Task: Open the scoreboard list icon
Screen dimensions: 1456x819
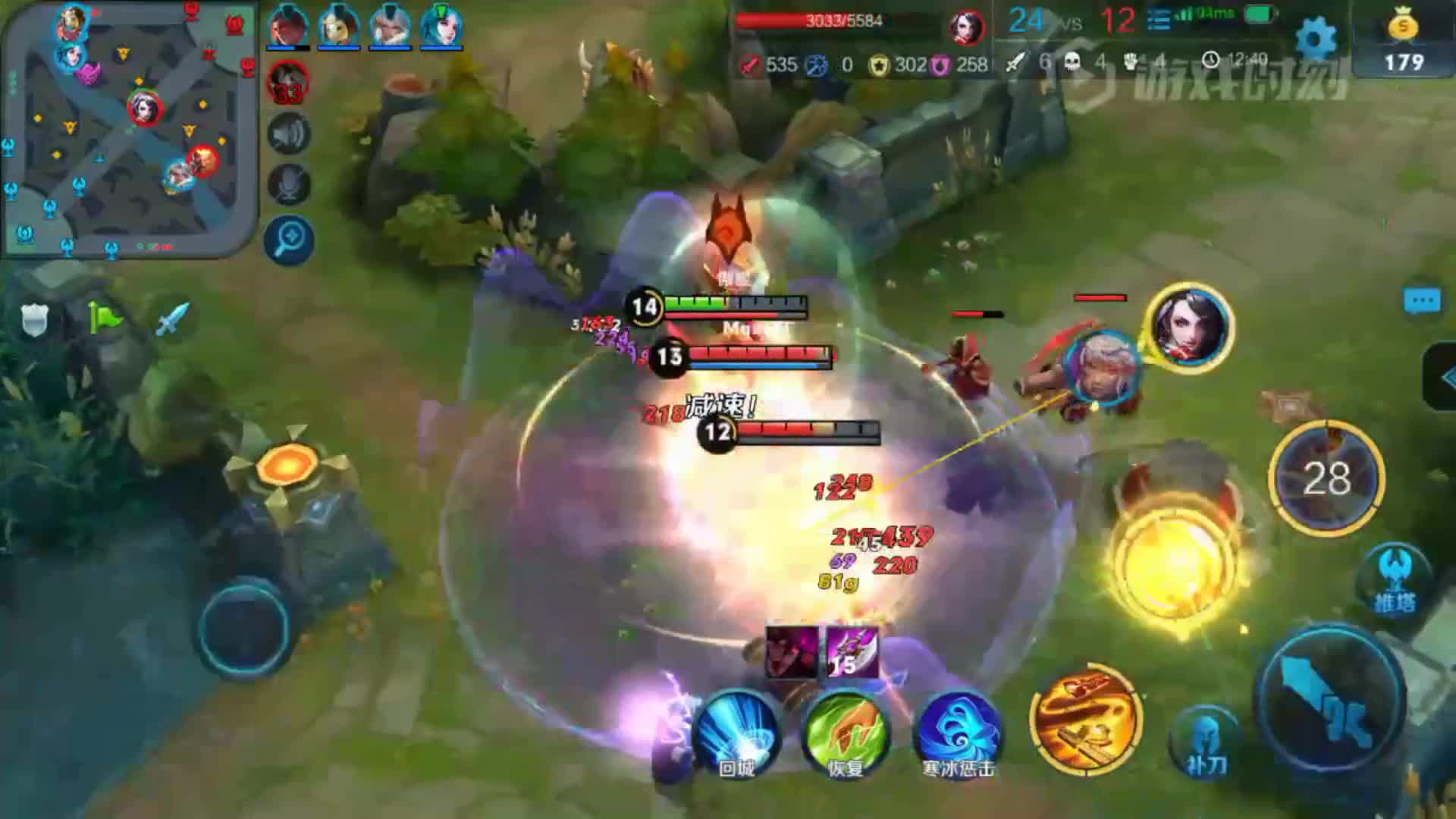Action: [x=1159, y=20]
